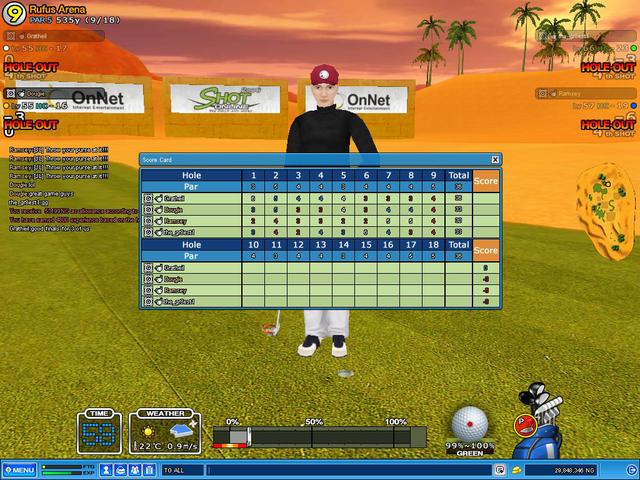Click the trash can icon
This screenshot has width=640, height=480.
coord(148,469)
